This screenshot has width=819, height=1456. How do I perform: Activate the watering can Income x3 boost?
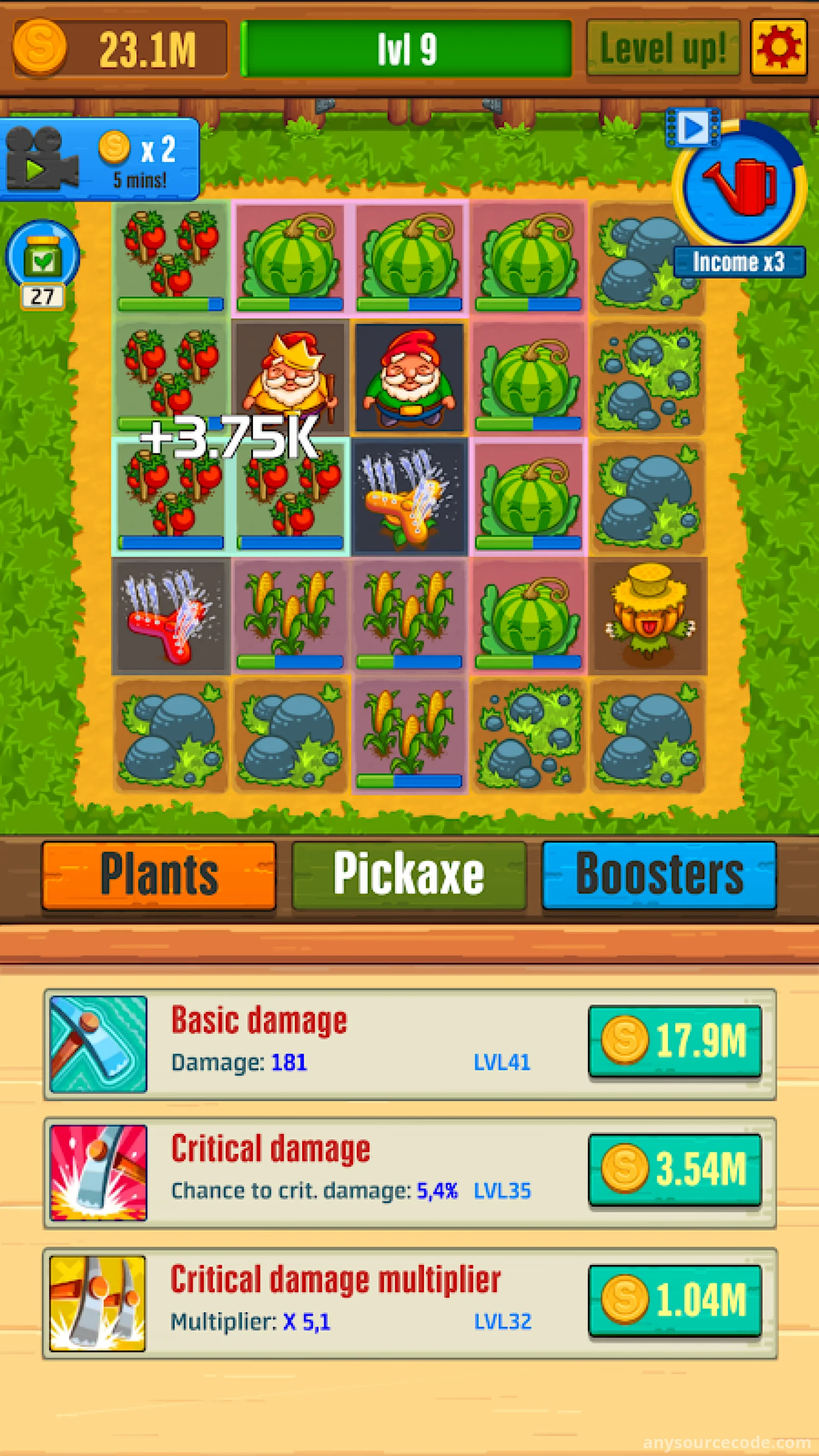pos(739,186)
